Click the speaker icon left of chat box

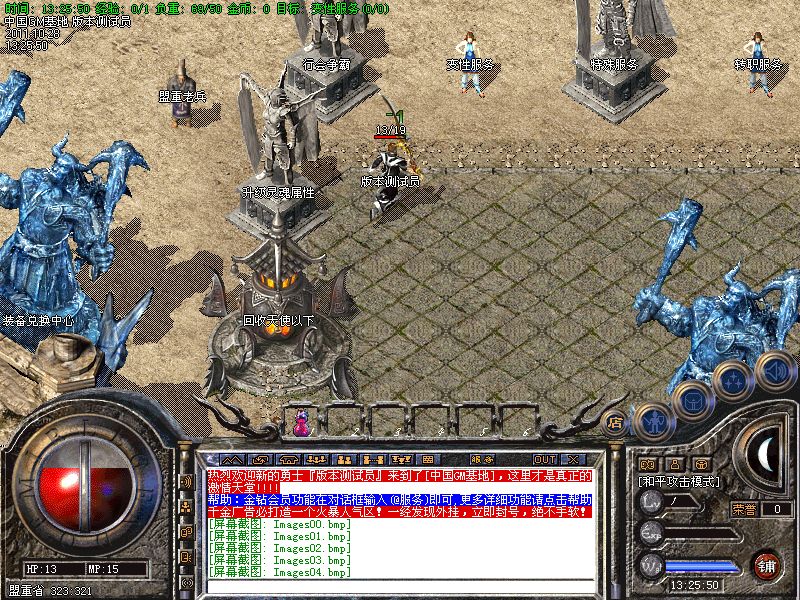[x=186, y=482]
